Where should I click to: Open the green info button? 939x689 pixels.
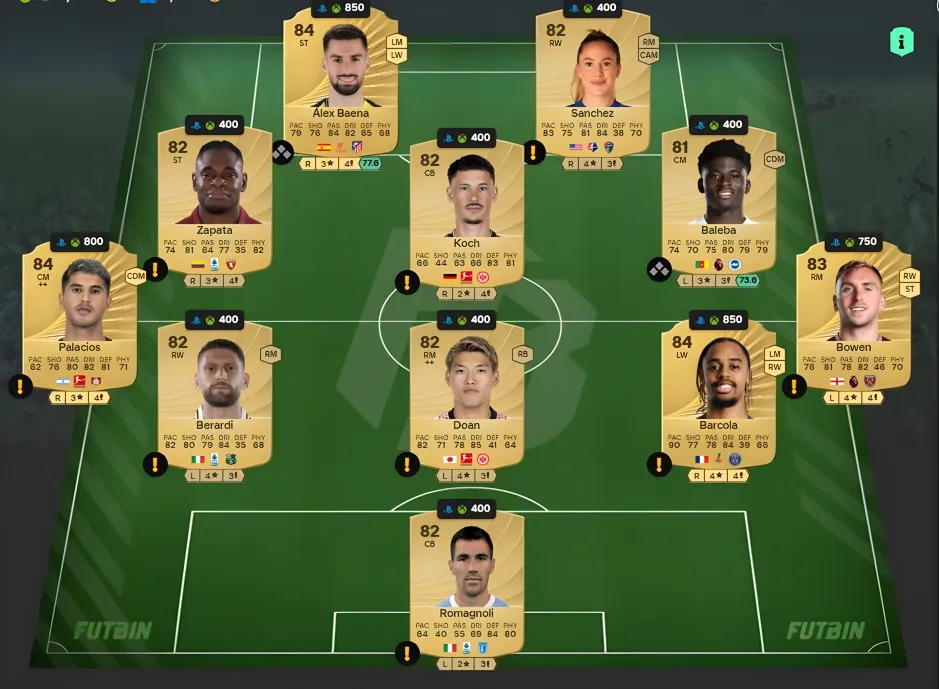(x=901, y=42)
